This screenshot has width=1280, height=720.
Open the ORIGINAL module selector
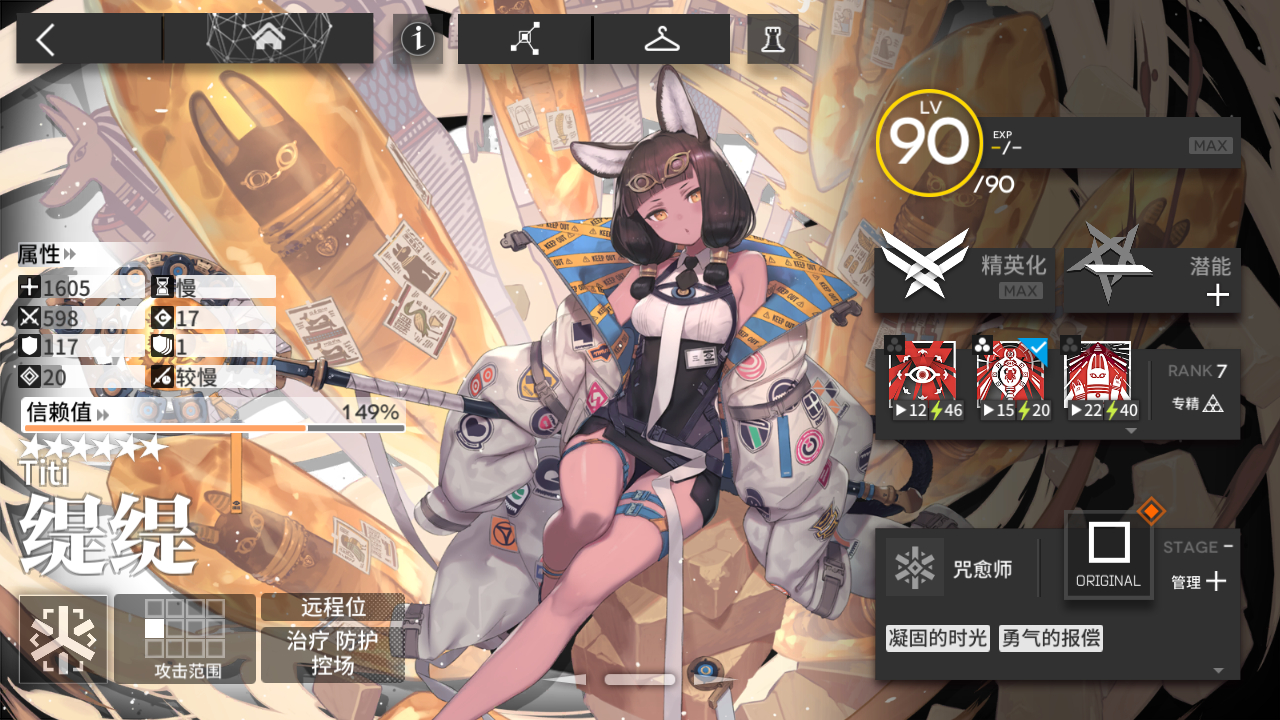[1108, 554]
